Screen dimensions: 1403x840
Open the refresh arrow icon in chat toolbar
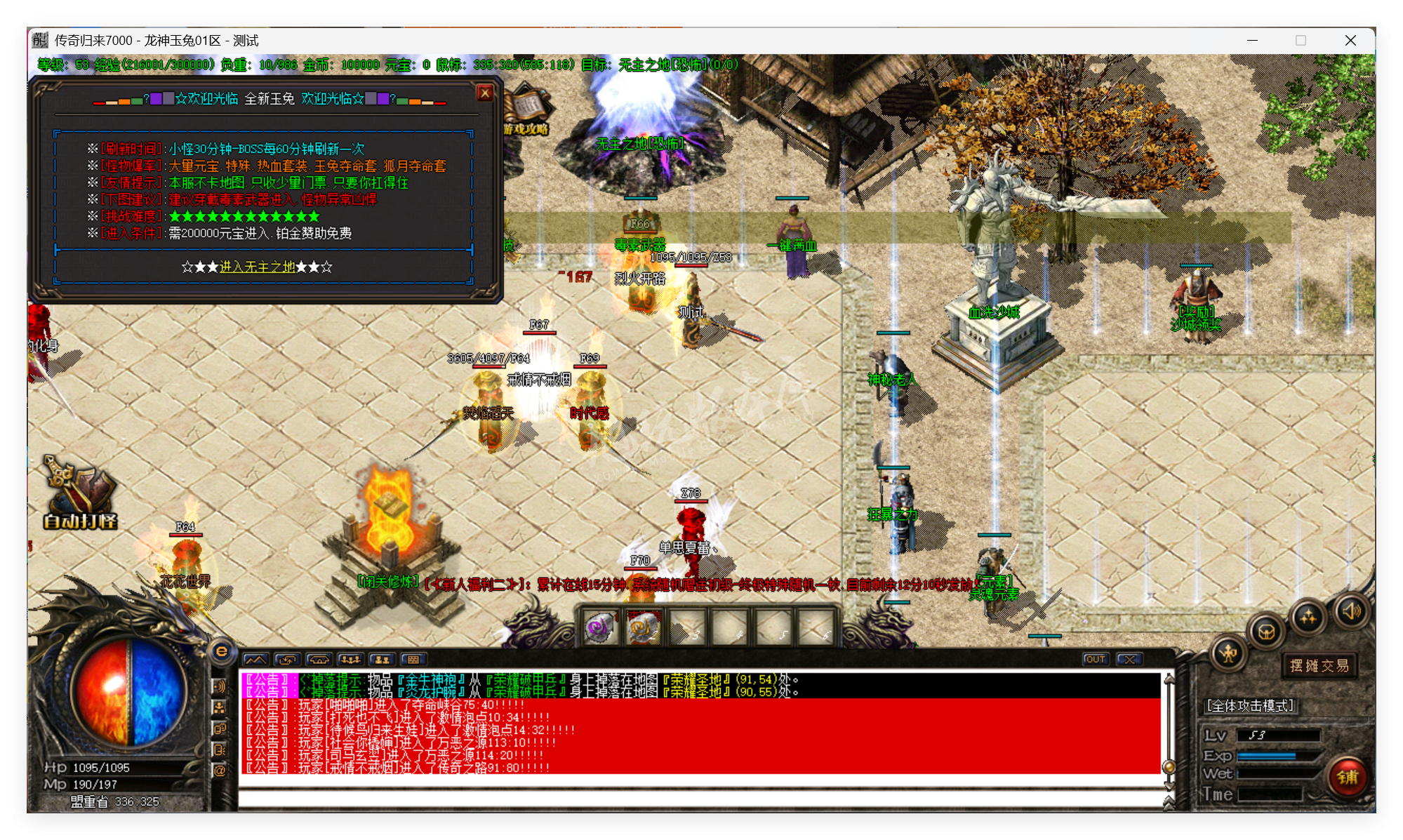(x=287, y=660)
